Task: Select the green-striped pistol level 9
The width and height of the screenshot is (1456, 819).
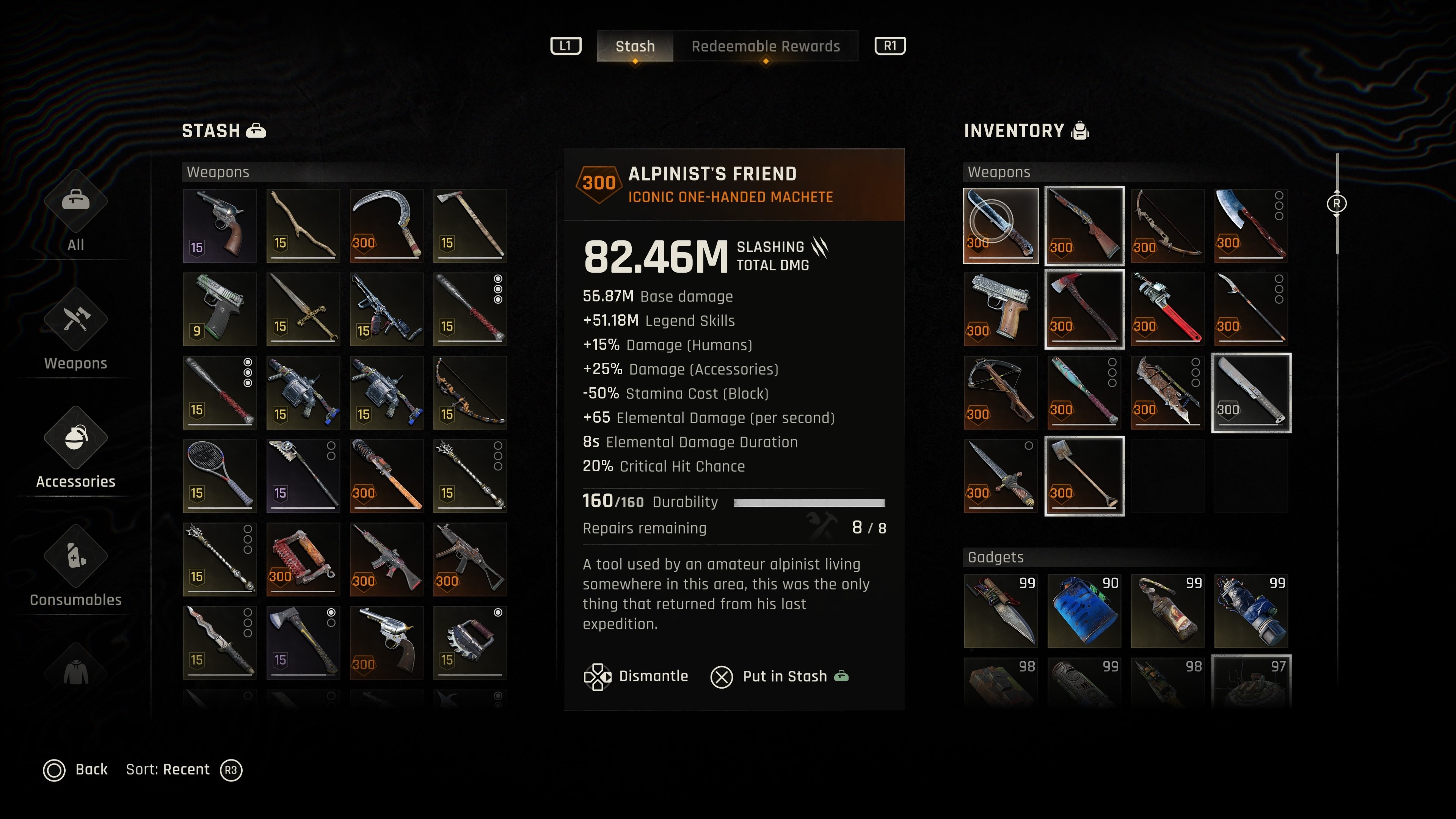Action: point(219,309)
